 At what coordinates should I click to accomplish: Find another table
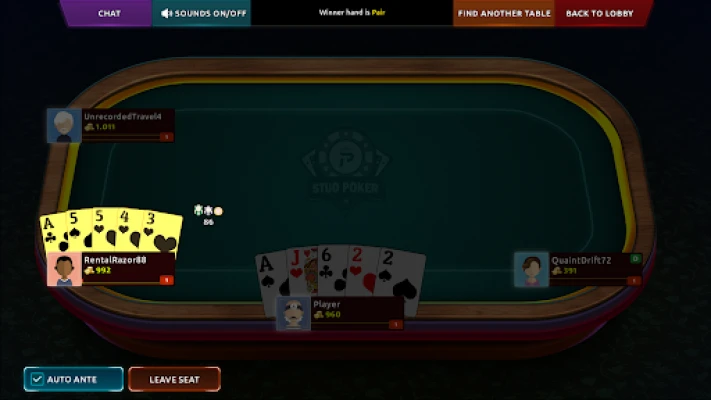[x=504, y=13]
